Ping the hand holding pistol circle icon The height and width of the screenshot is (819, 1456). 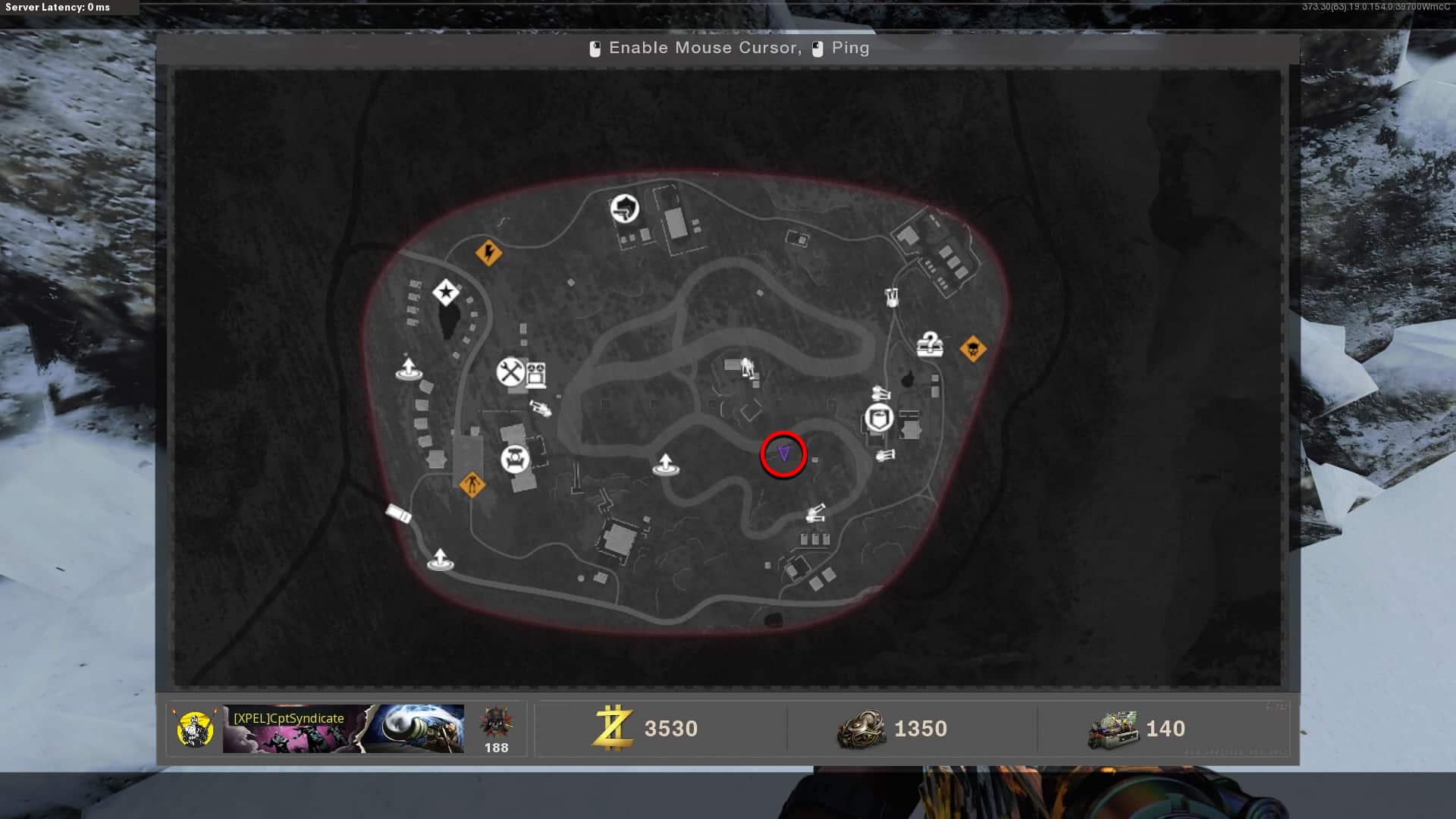pyautogui.click(x=625, y=209)
